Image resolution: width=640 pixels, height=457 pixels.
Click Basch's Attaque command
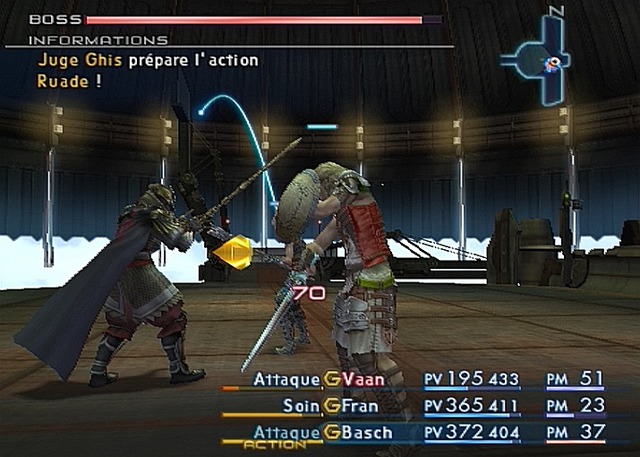pyautogui.click(x=287, y=432)
